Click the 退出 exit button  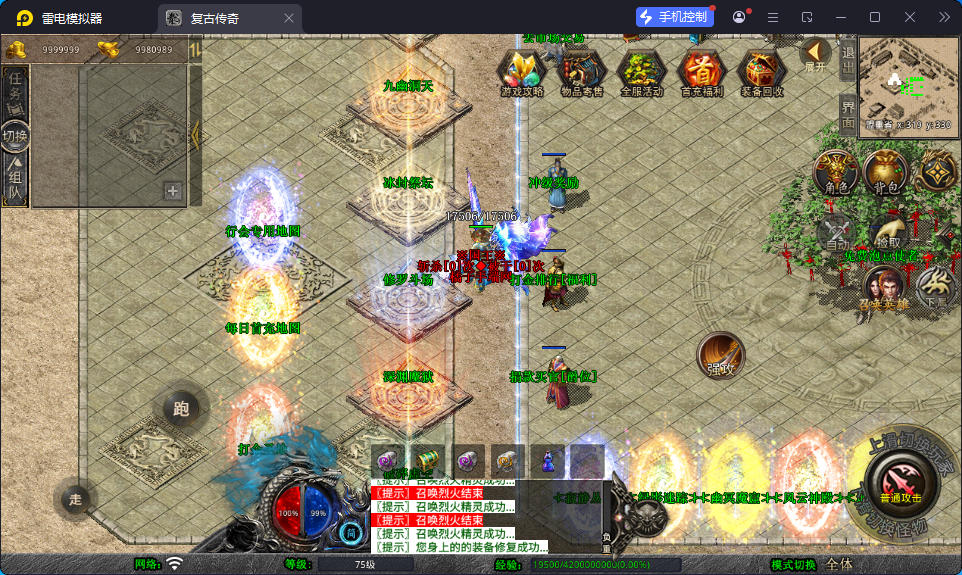[x=848, y=60]
